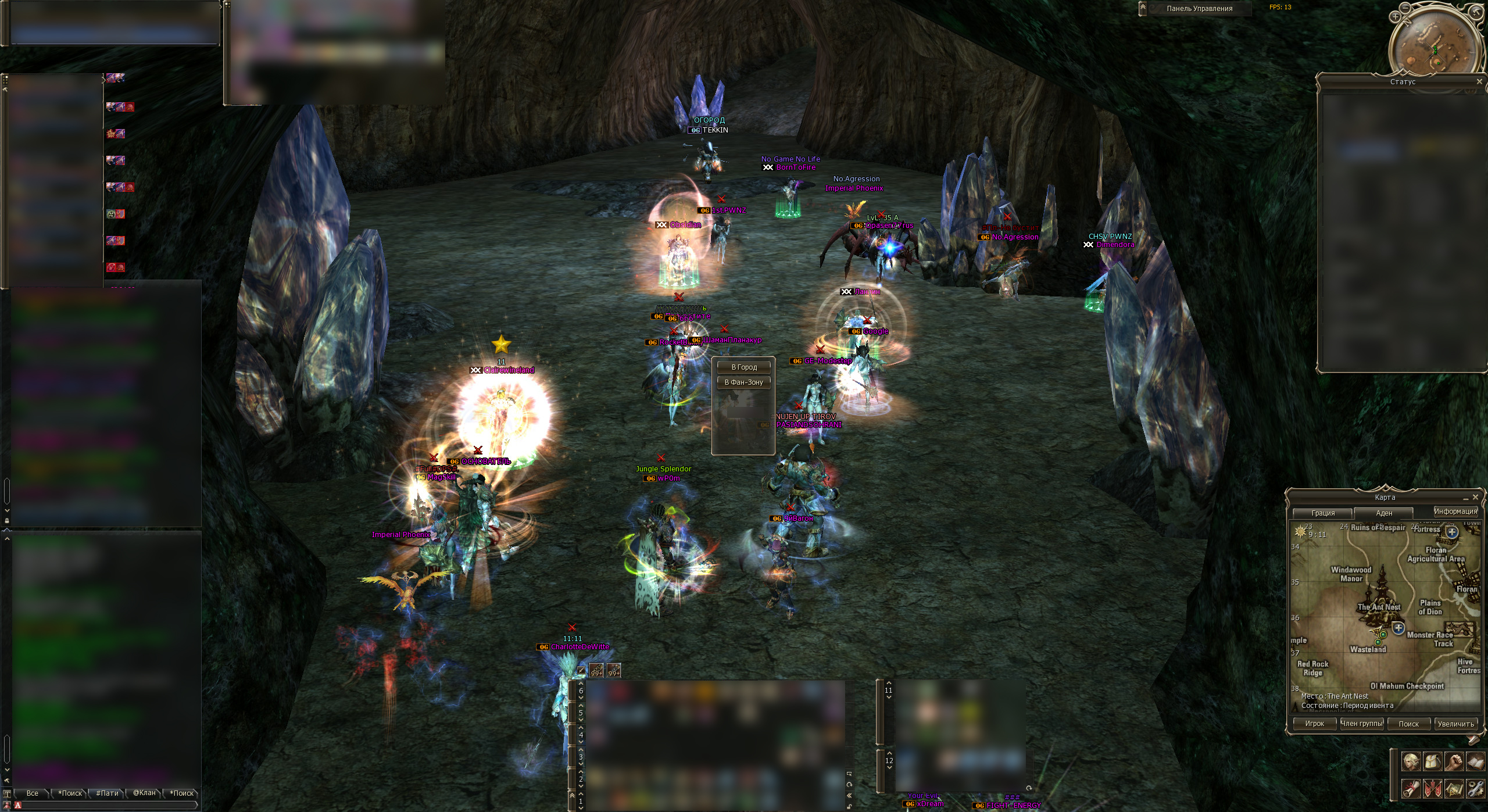Switch to the "Аден" map tab
The image size is (1488, 812).
pos(1384,513)
